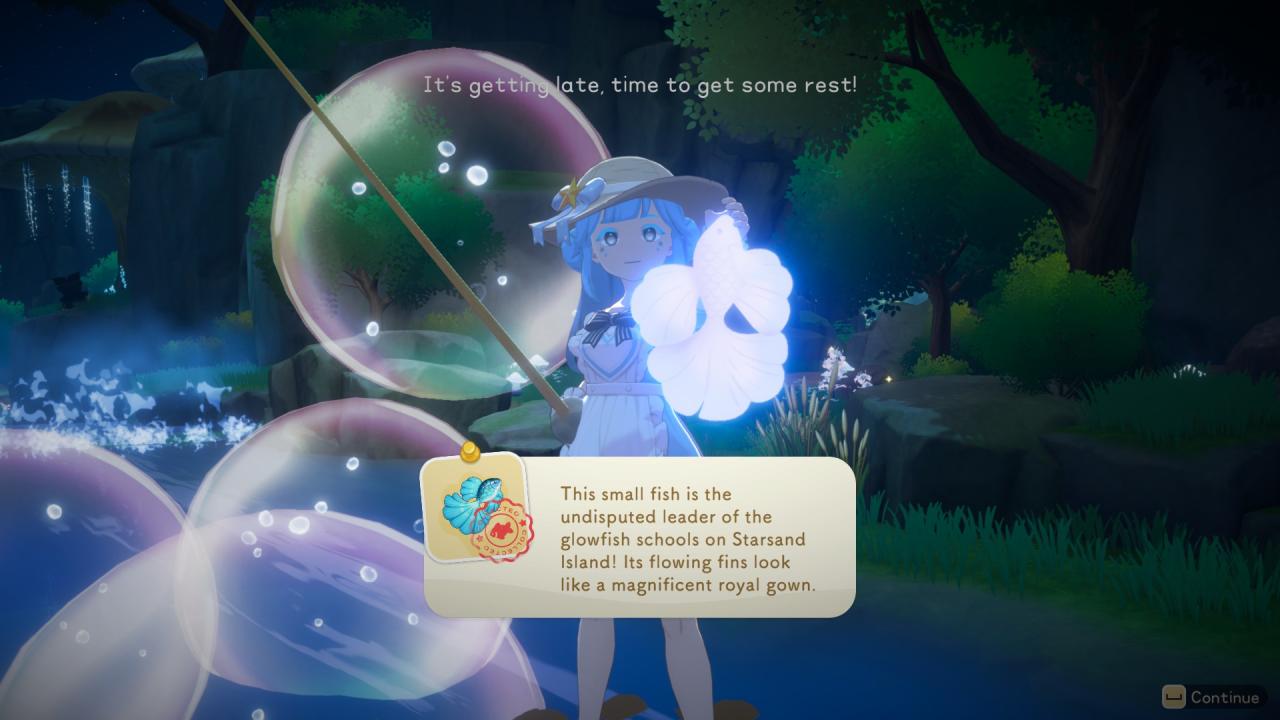Continue past the fish catch message
1280x720 pixels.
(x=1213, y=697)
